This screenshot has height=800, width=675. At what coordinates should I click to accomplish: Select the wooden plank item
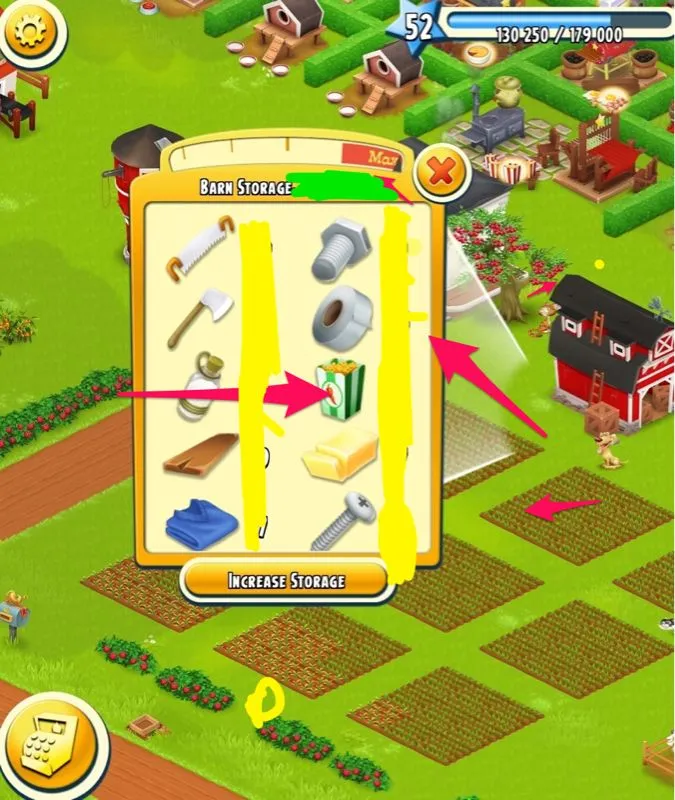click(x=201, y=454)
